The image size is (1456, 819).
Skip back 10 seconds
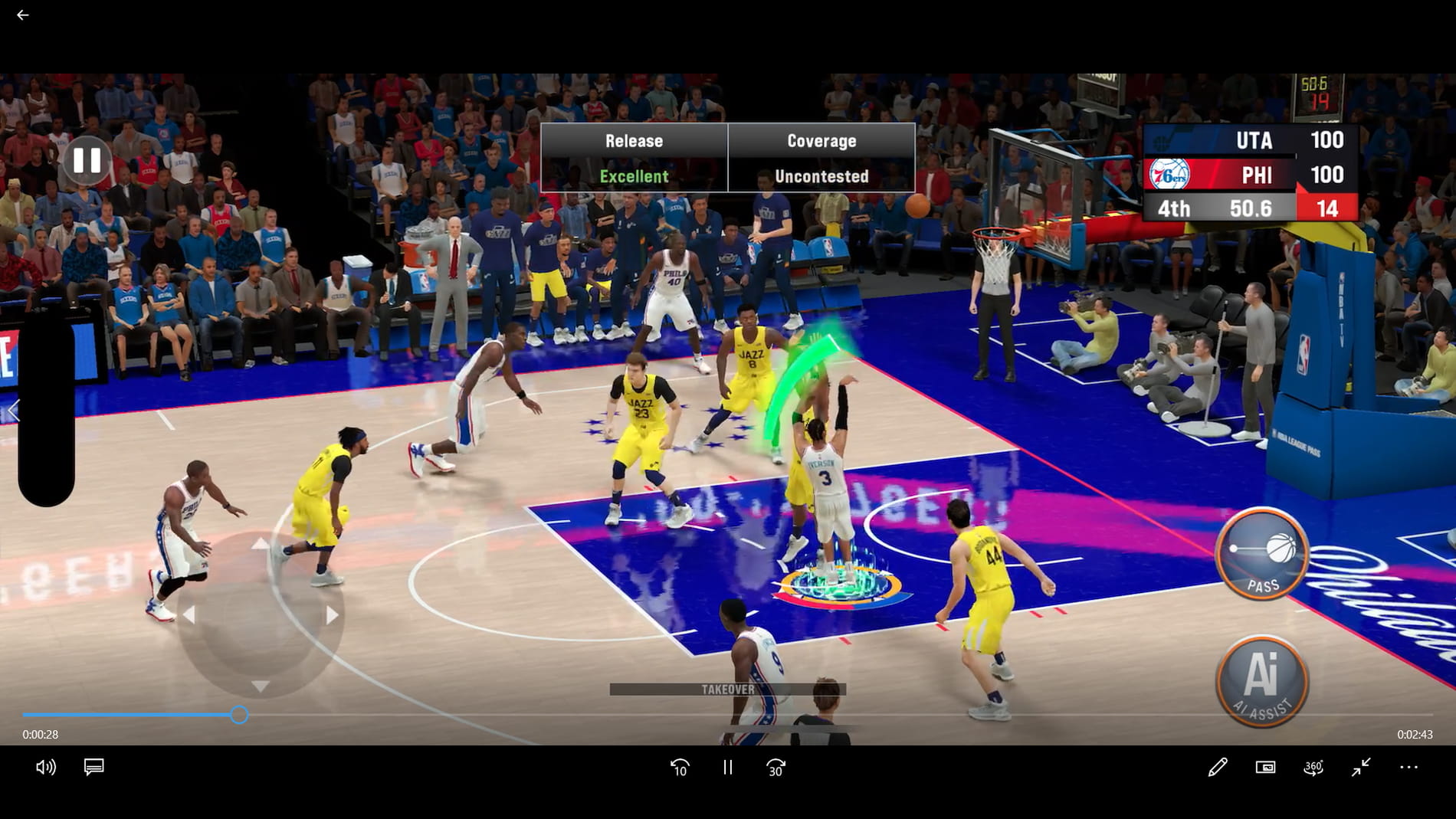point(680,767)
